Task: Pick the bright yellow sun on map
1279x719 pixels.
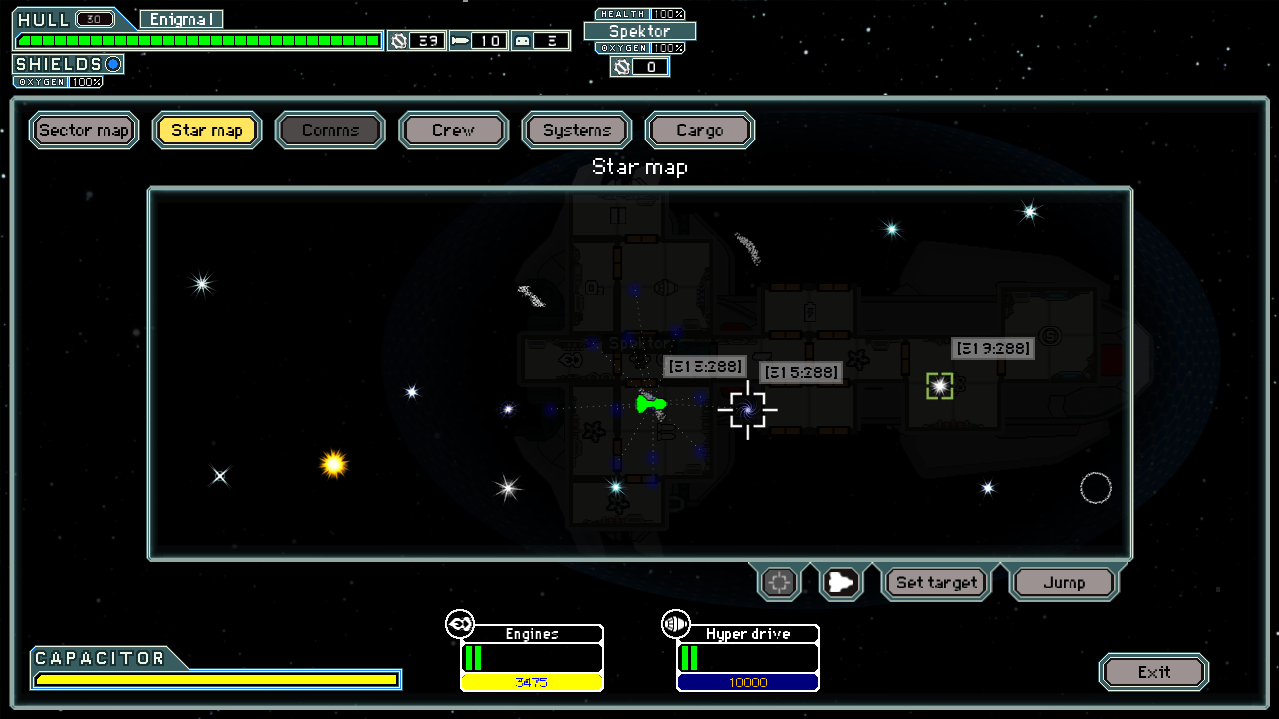Action: coord(333,464)
